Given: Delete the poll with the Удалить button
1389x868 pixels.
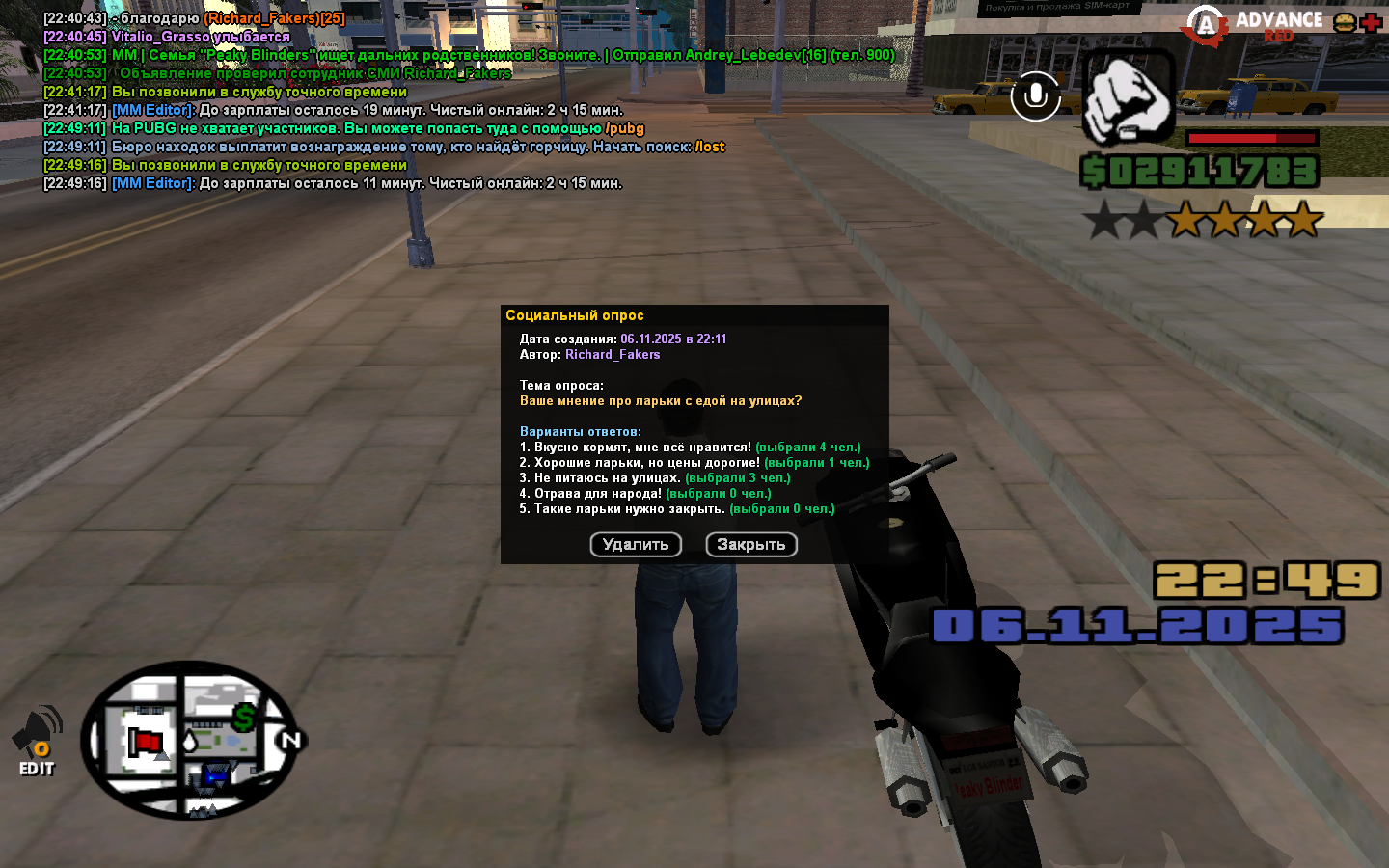Looking at the screenshot, I should 636,545.
